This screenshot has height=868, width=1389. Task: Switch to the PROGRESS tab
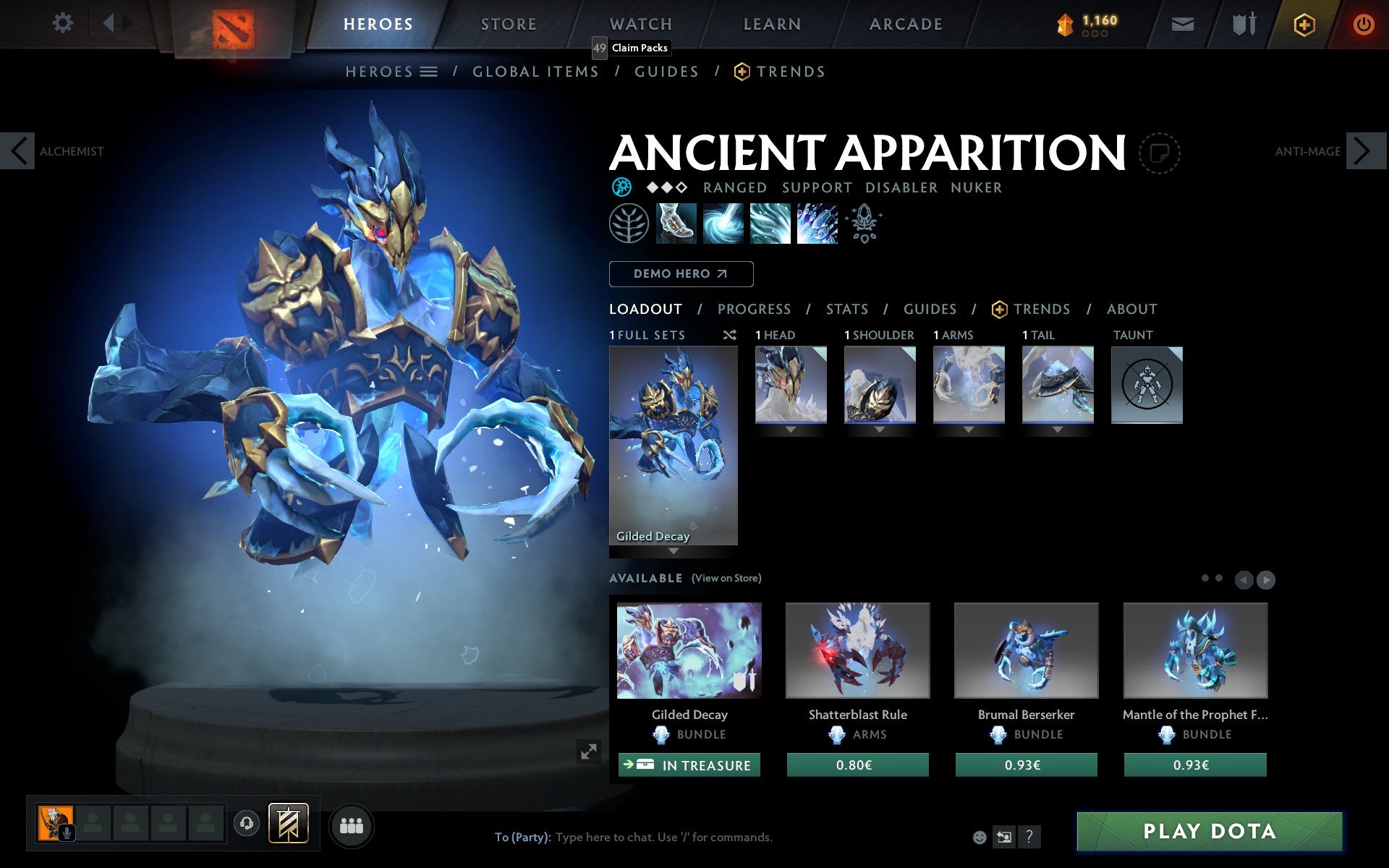(754, 309)
